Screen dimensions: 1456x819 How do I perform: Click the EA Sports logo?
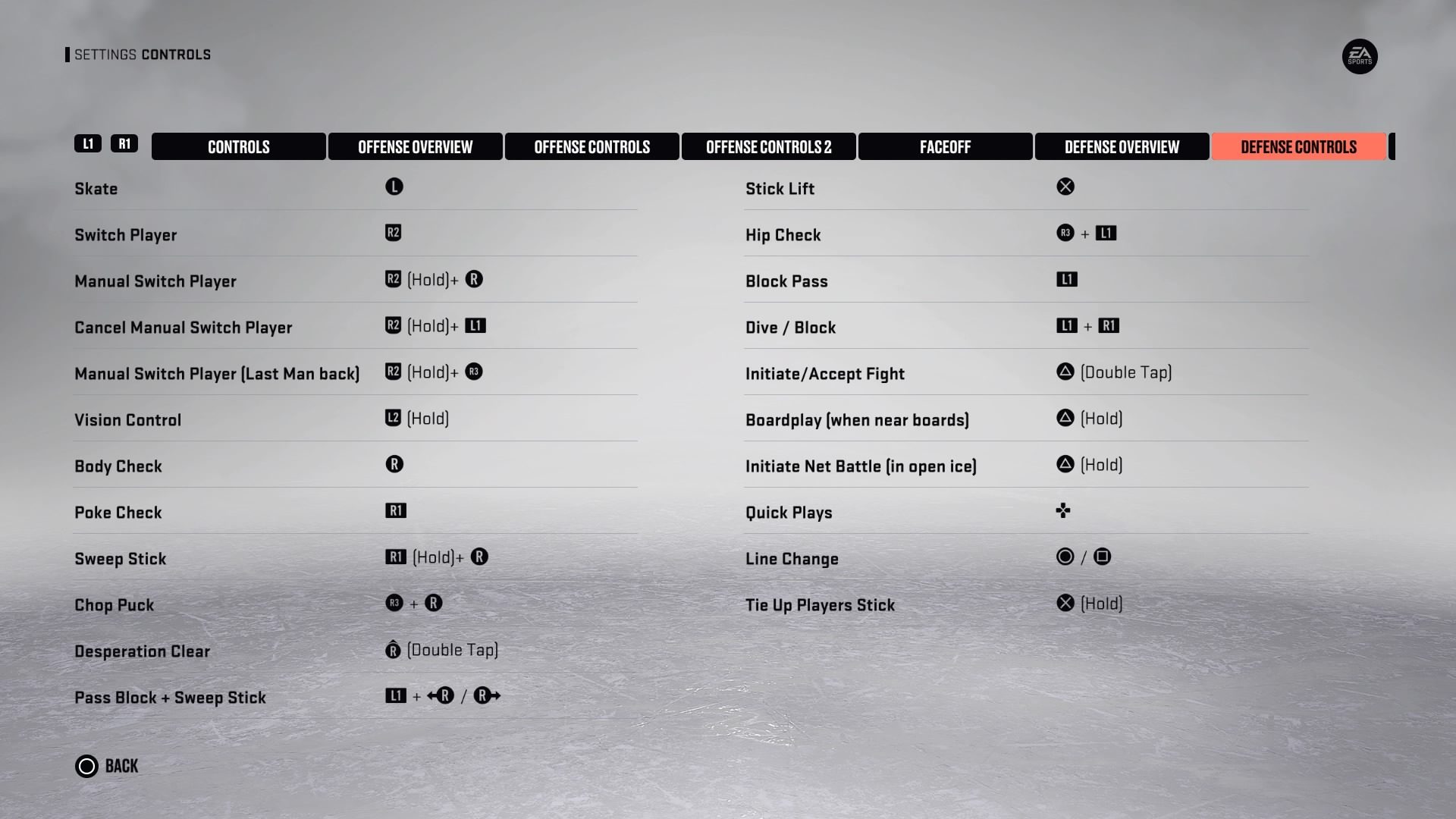(x=1360, y=57)
